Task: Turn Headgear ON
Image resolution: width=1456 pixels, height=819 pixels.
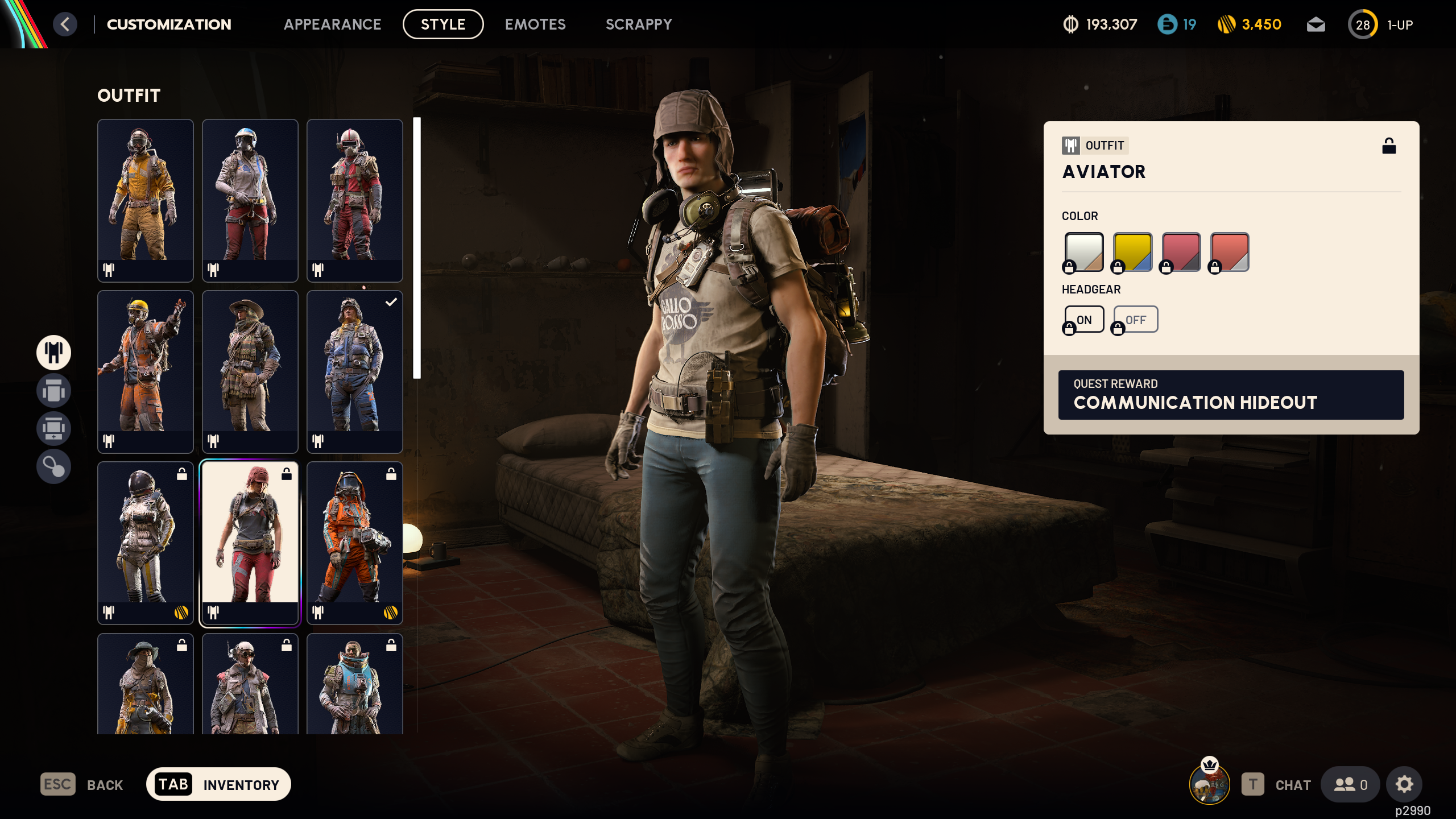Action: tap(1083, 319)
